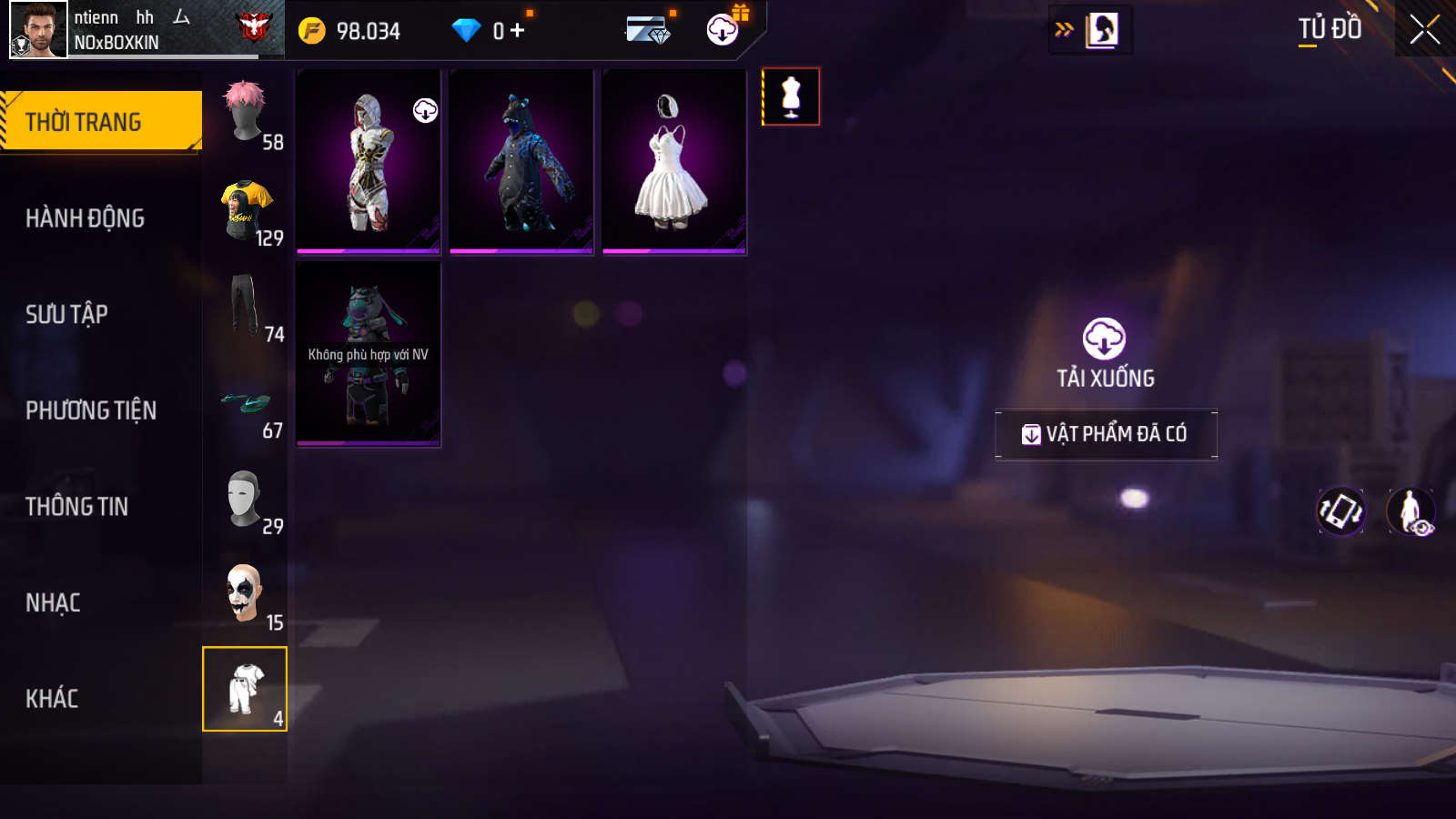This screenshot has width=1456, height=819.
Task: Click the TẢI XUỐNG download cloud icon
Action: 1104,339
